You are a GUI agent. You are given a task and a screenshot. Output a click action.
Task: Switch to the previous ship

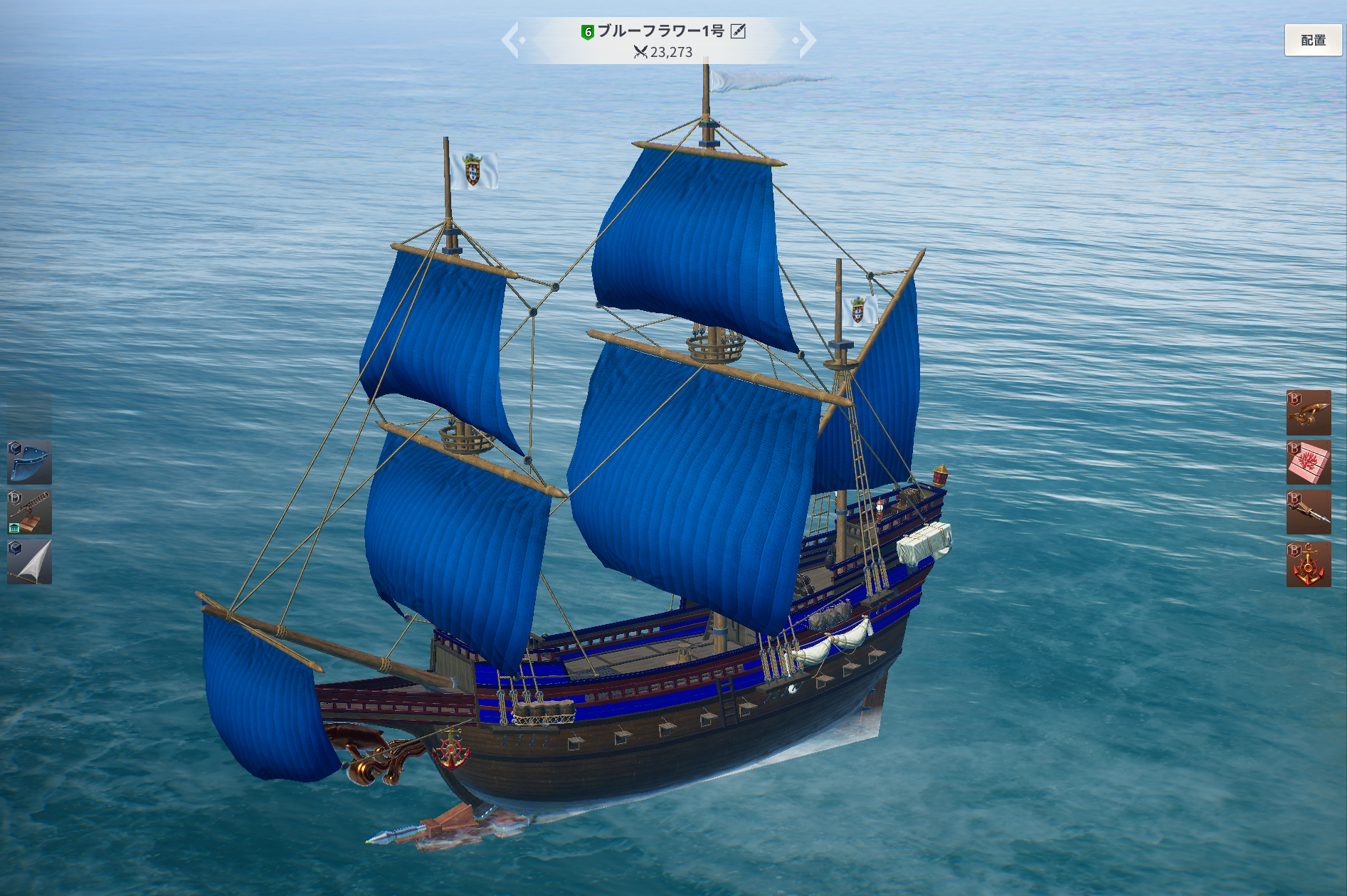coord(512,40)
